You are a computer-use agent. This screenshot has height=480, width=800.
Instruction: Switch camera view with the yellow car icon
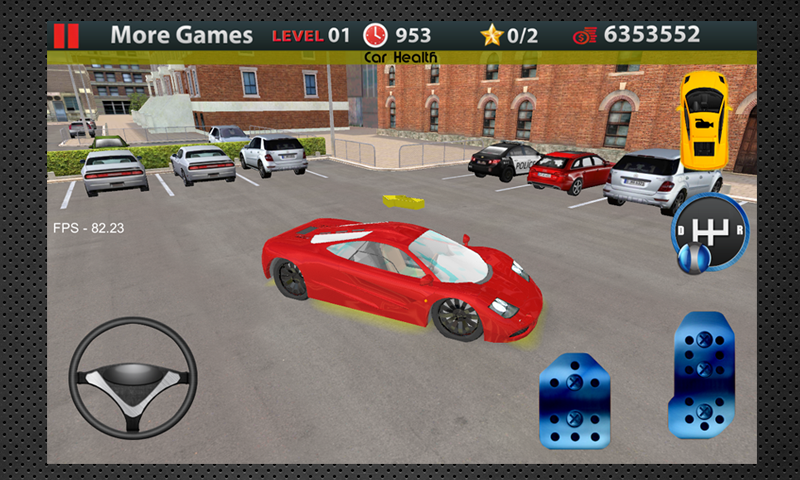point(706,120)
